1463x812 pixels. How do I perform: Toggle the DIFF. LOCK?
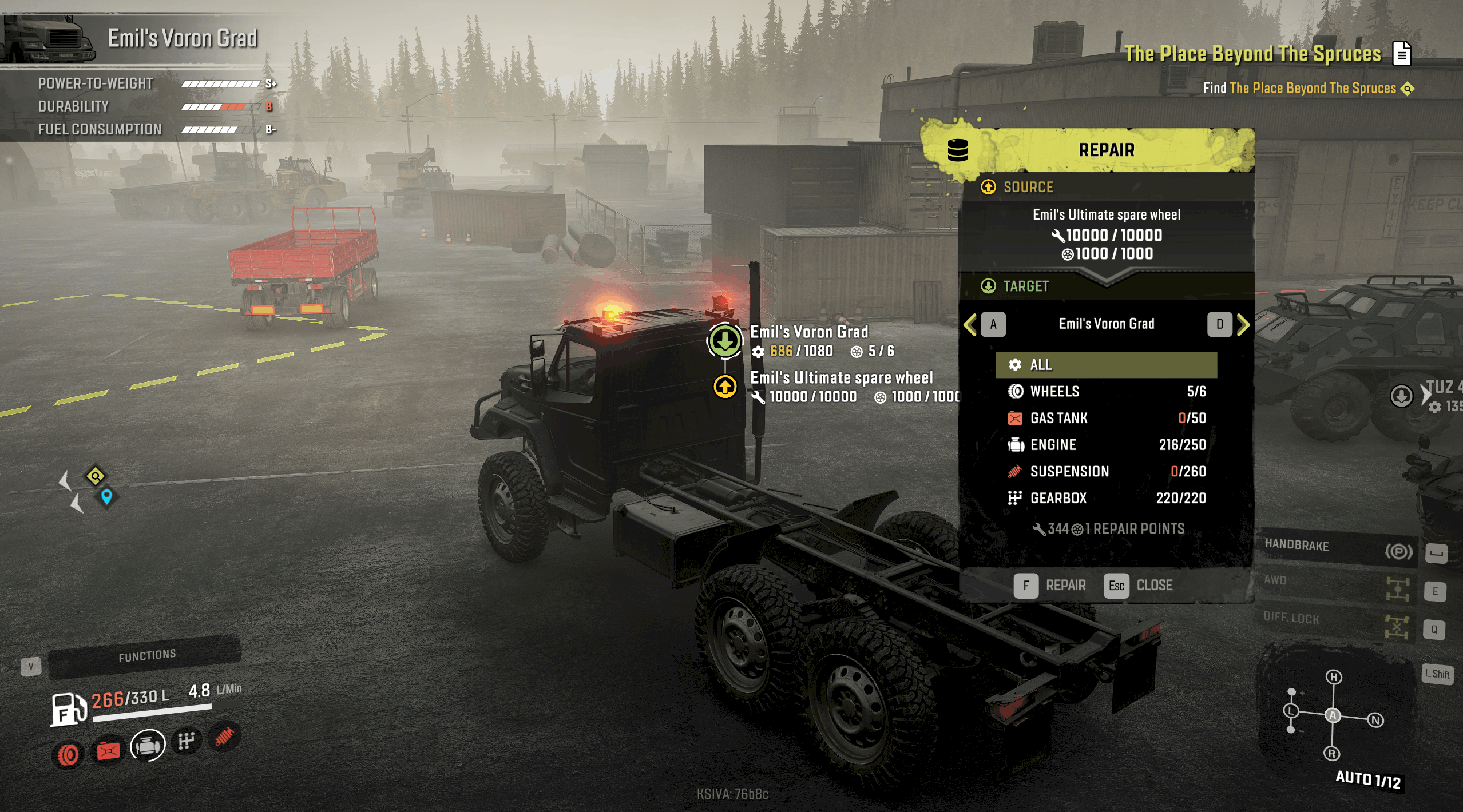tap(1339, 623)
